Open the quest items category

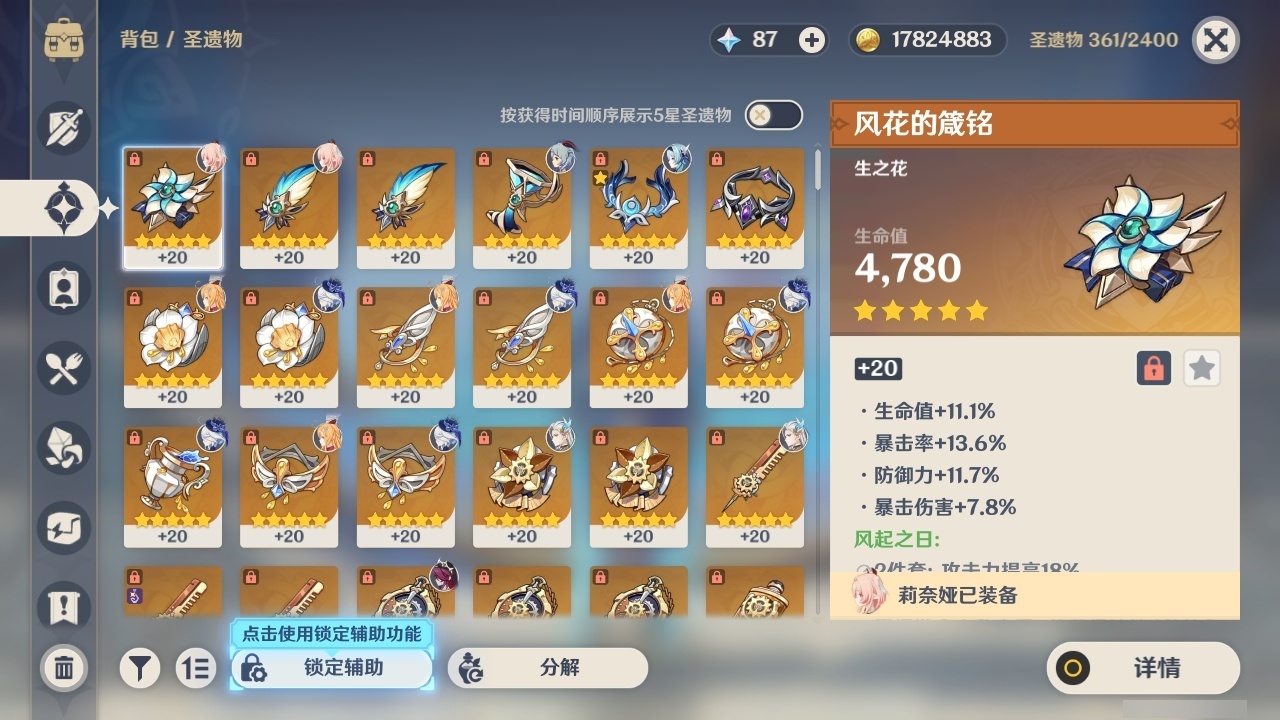coord(63,603)
